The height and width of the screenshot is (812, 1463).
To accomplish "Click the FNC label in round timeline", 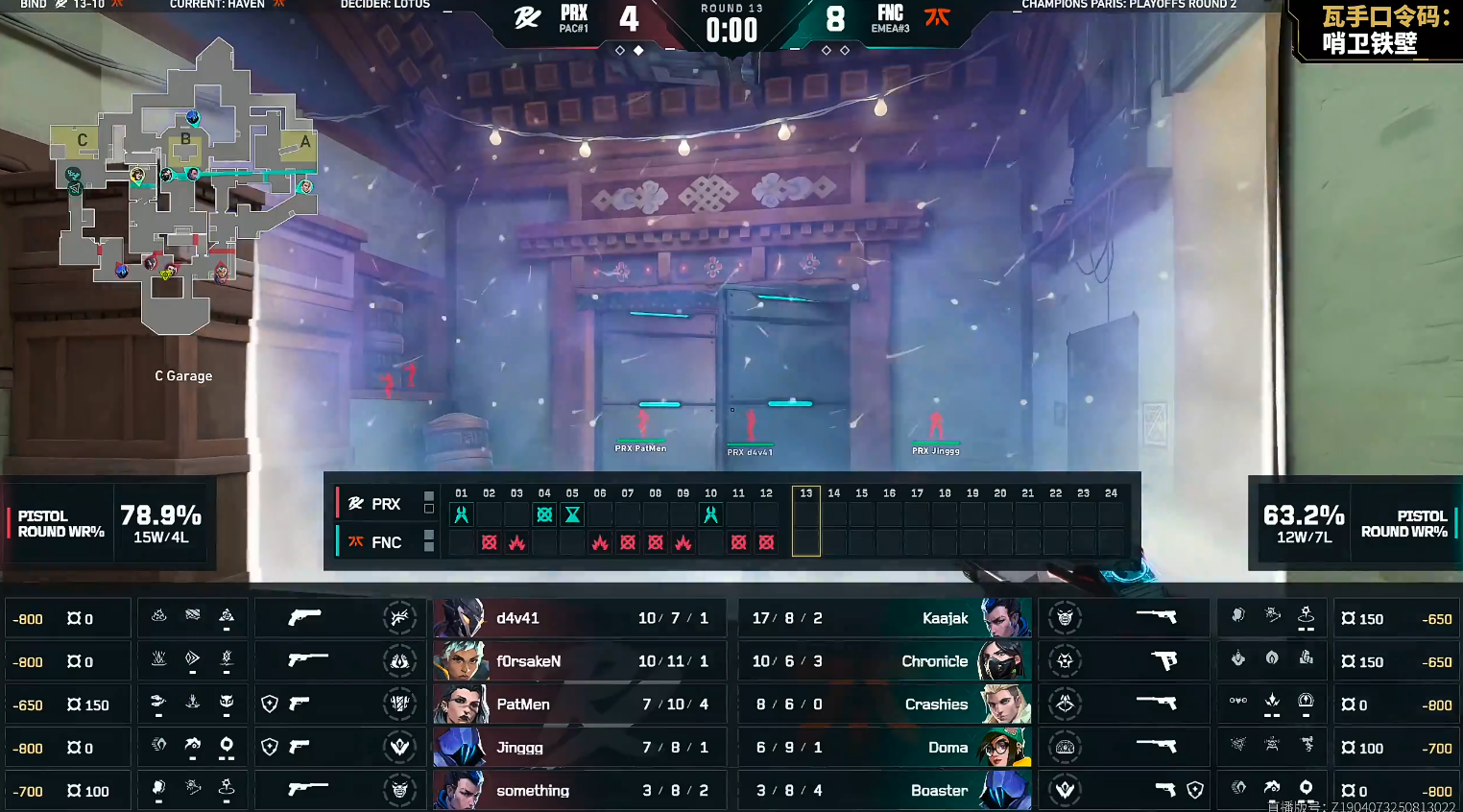I will pyautogui.click(x=386, y=542).
